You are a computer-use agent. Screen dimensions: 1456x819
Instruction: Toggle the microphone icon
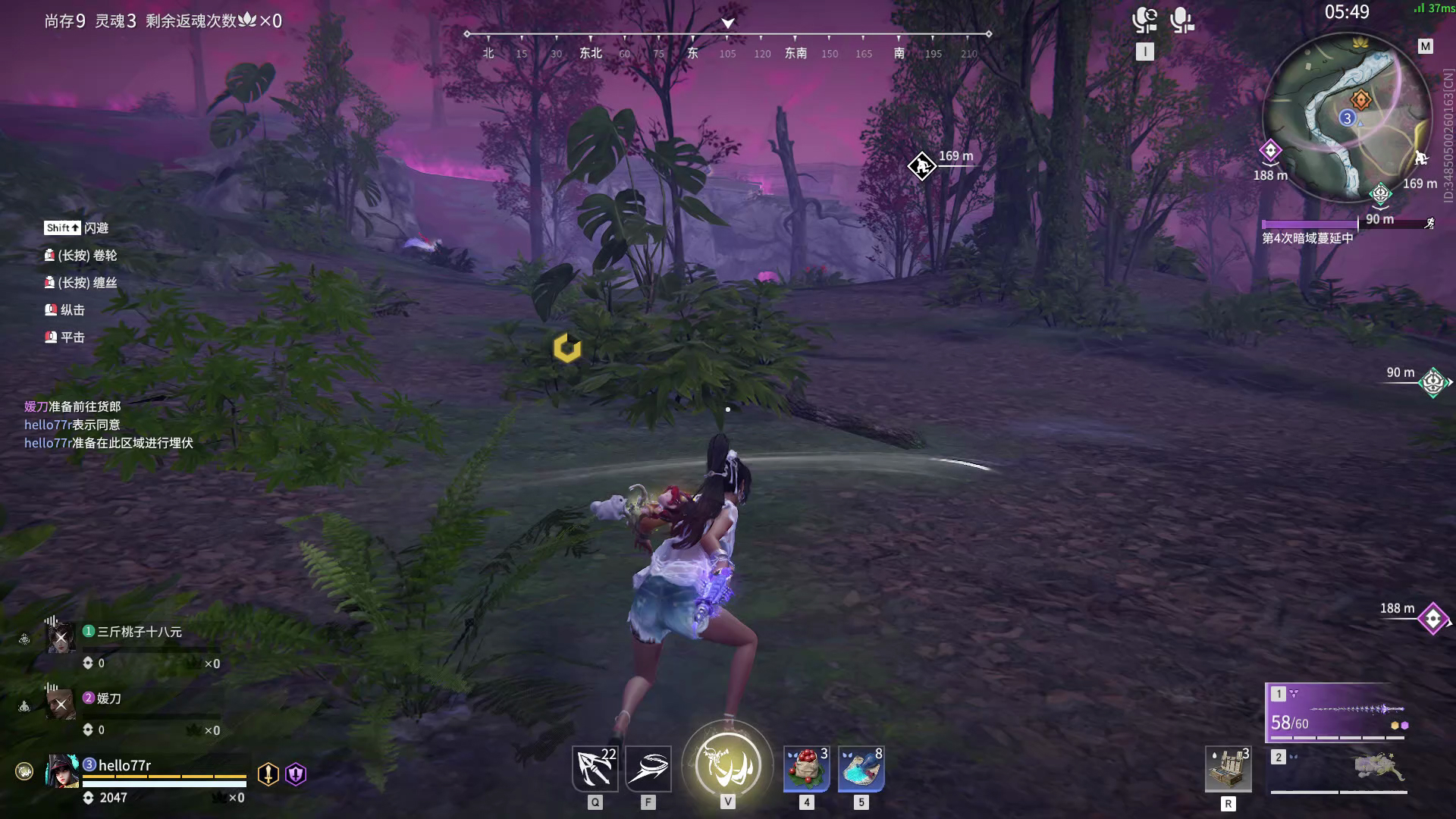[1181, 20]
